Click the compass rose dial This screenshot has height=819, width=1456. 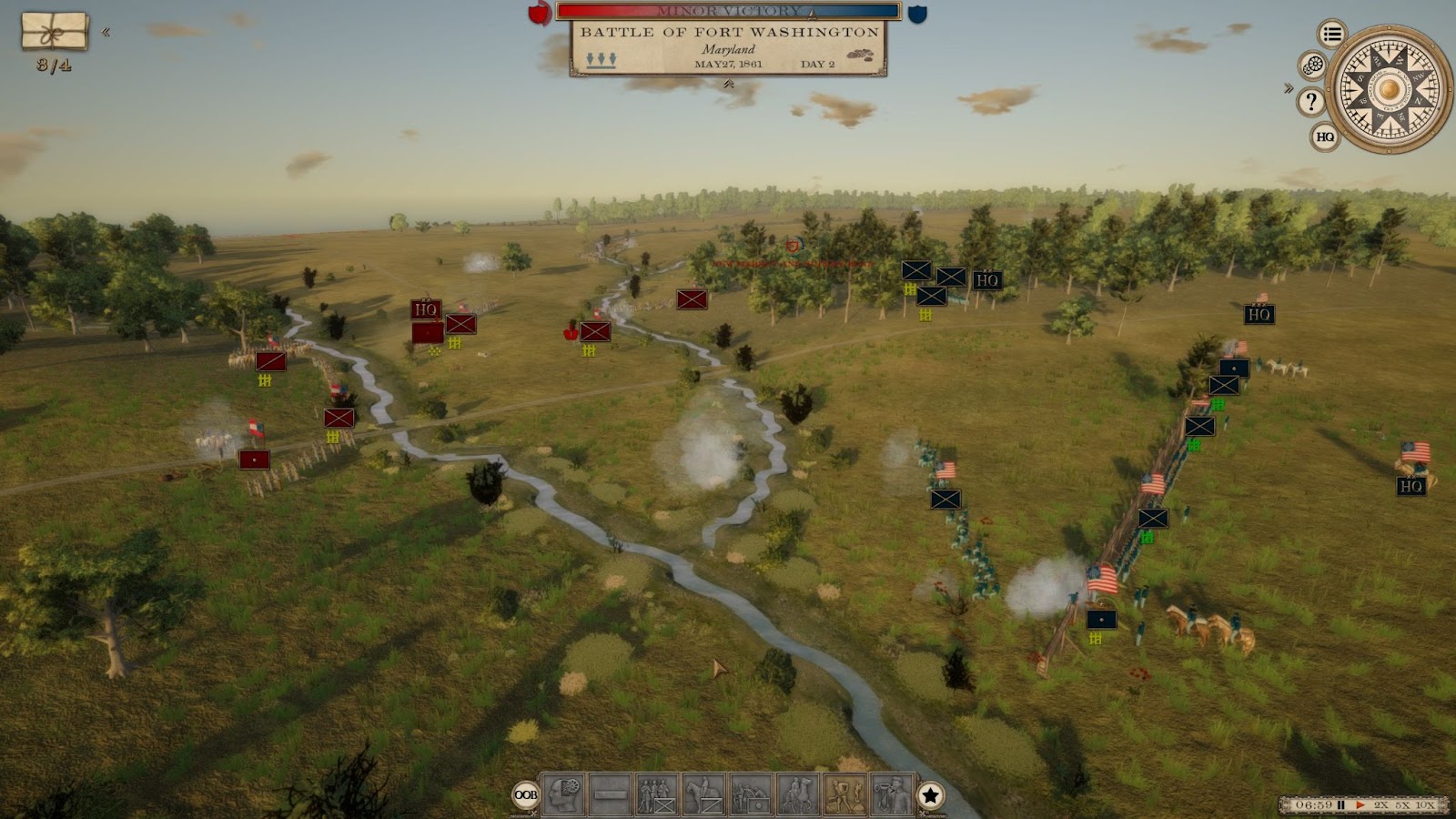(1389, 89)
